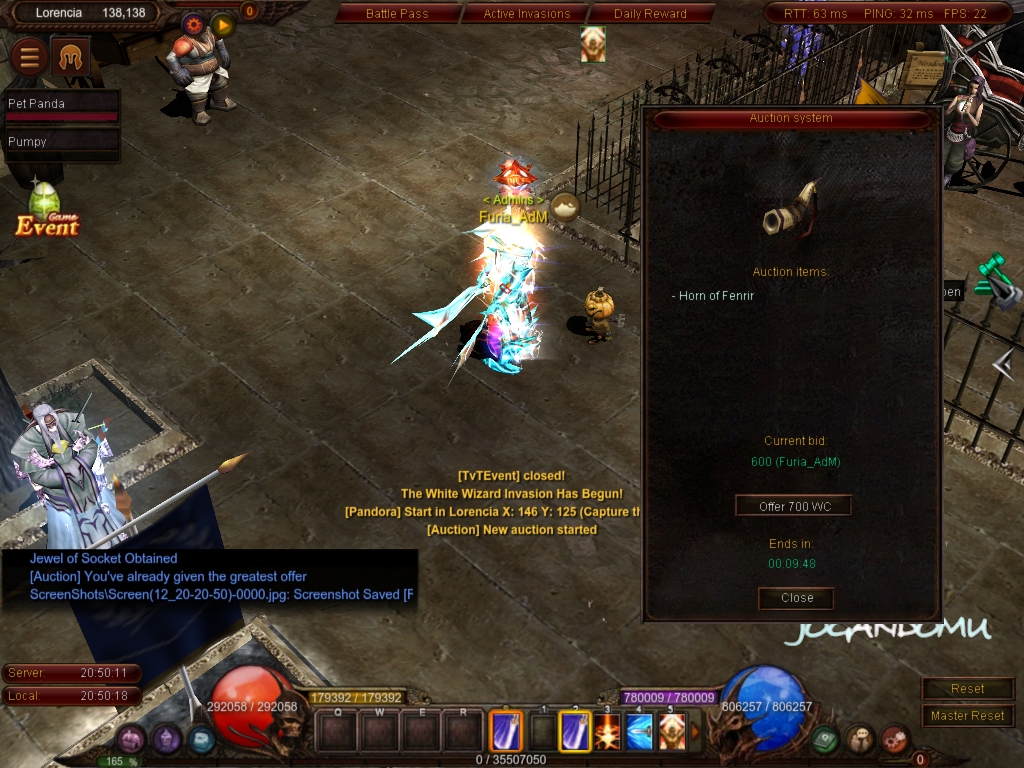Screen dimensions: 1024x768
Task: Activate the warrior buff skill in slot 5
Action: coord(672,733)
